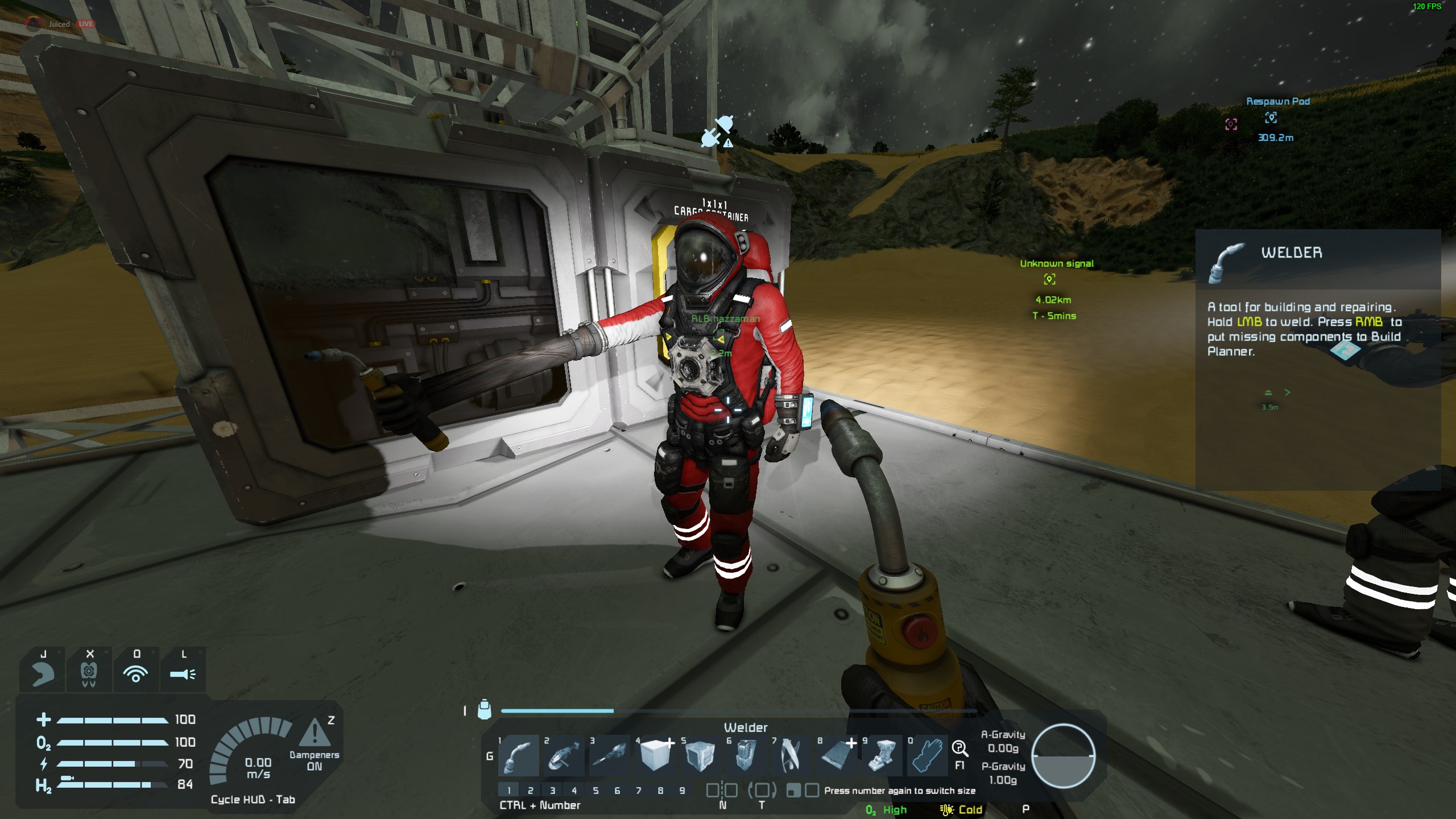Viewport: 1456px width, 819px height.
Task: Select the hotbar slot numbered 6
Action: [746, 756]
